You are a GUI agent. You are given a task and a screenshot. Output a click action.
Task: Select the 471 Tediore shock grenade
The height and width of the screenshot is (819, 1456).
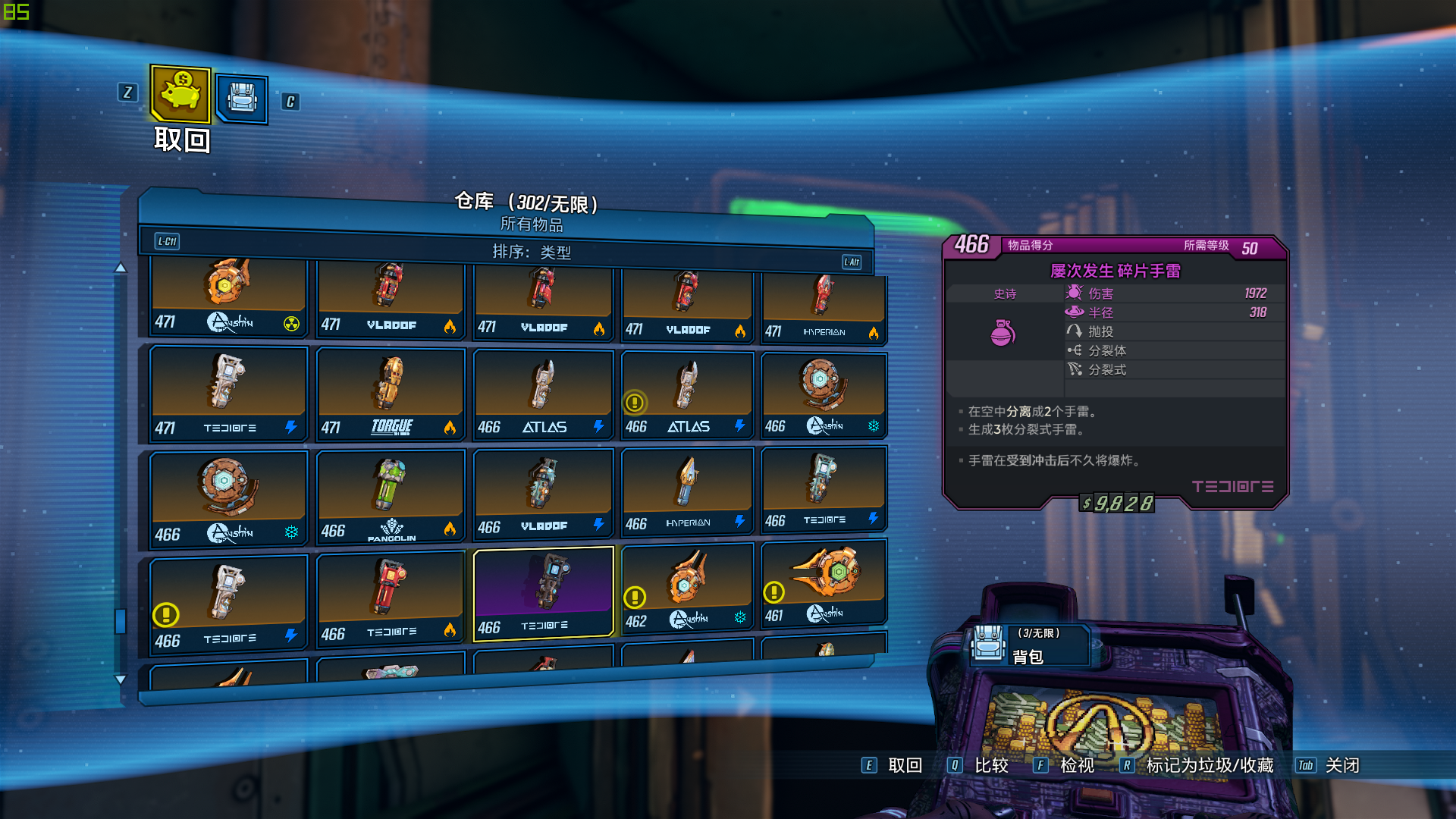pyautogui.click(x=227, y=394)
